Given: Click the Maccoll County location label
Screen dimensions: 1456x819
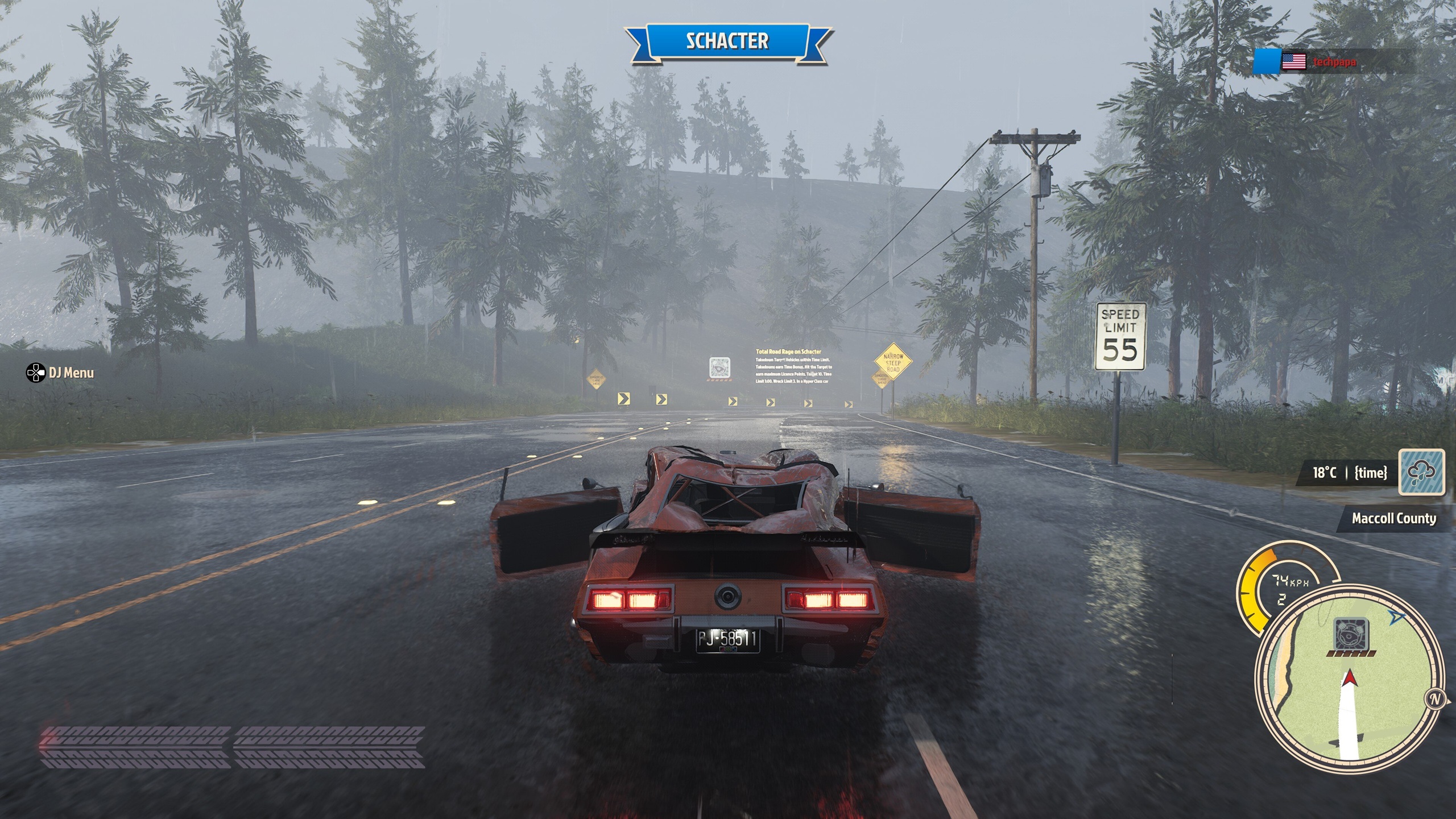Looking at the screenshot, I should coord(1393,519).
